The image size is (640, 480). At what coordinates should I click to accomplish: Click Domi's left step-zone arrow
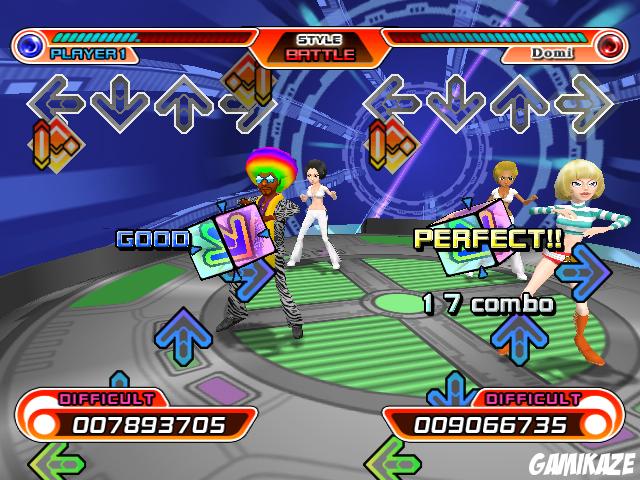[392, 100]
